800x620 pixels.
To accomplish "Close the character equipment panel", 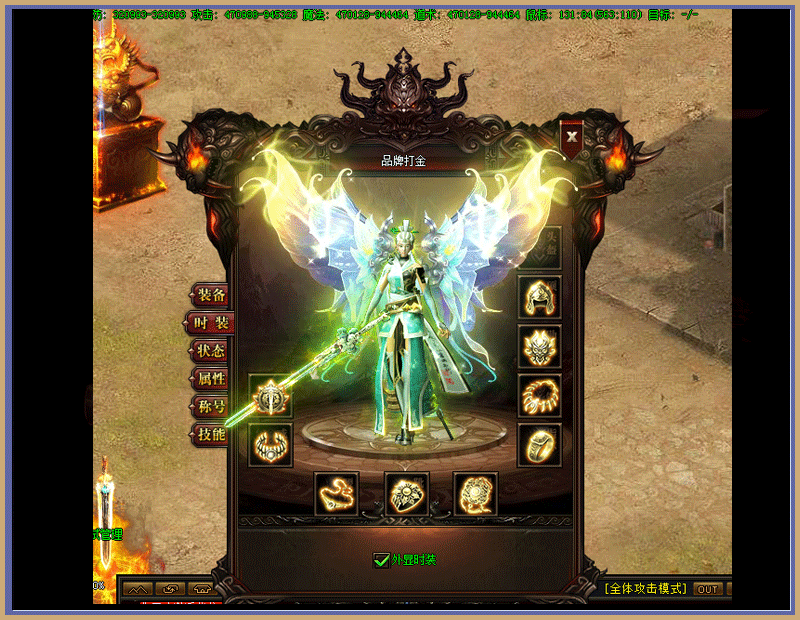I will [572, 136].
